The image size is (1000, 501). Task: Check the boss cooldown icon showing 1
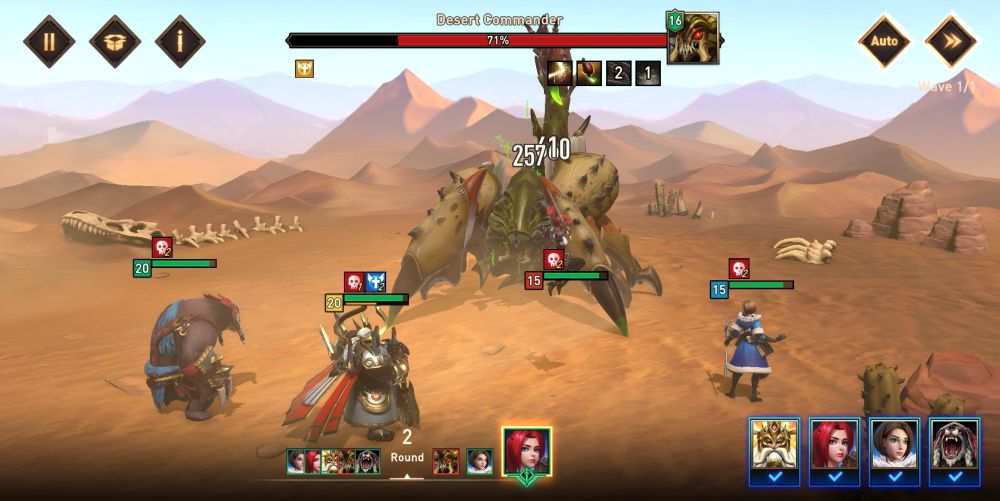648,73
